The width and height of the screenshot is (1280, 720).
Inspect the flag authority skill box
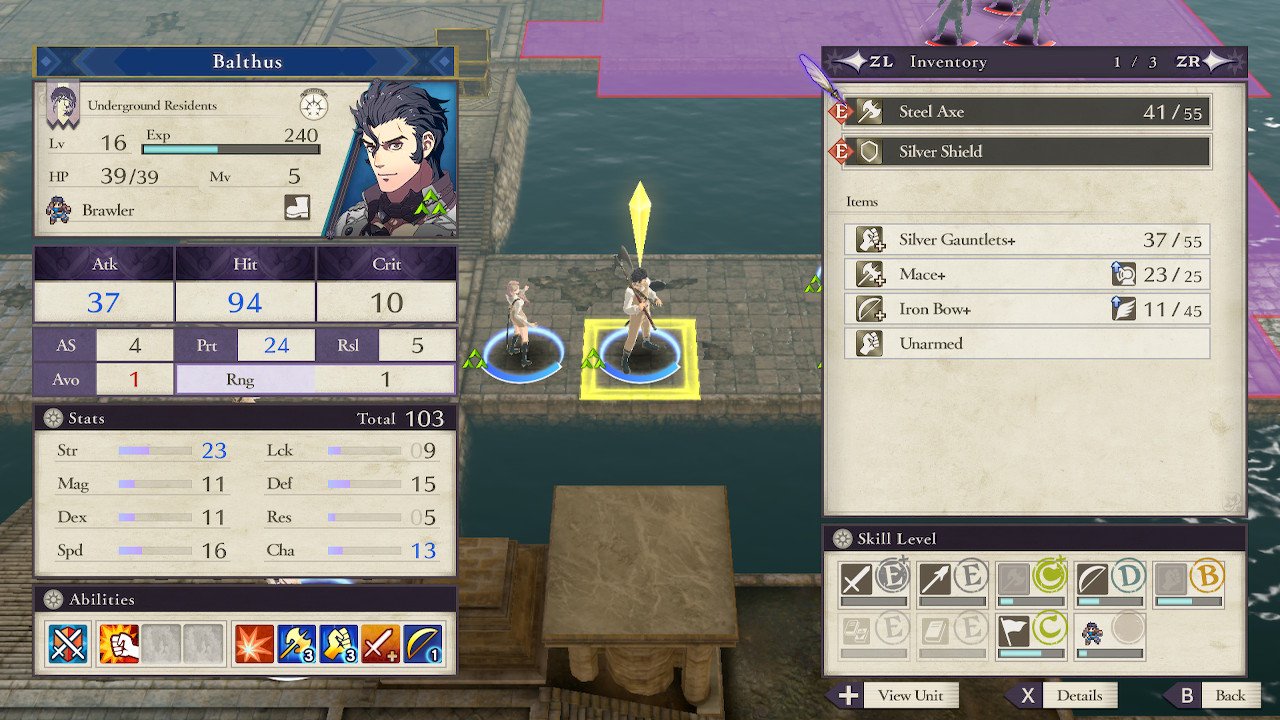pos(1032,636)
